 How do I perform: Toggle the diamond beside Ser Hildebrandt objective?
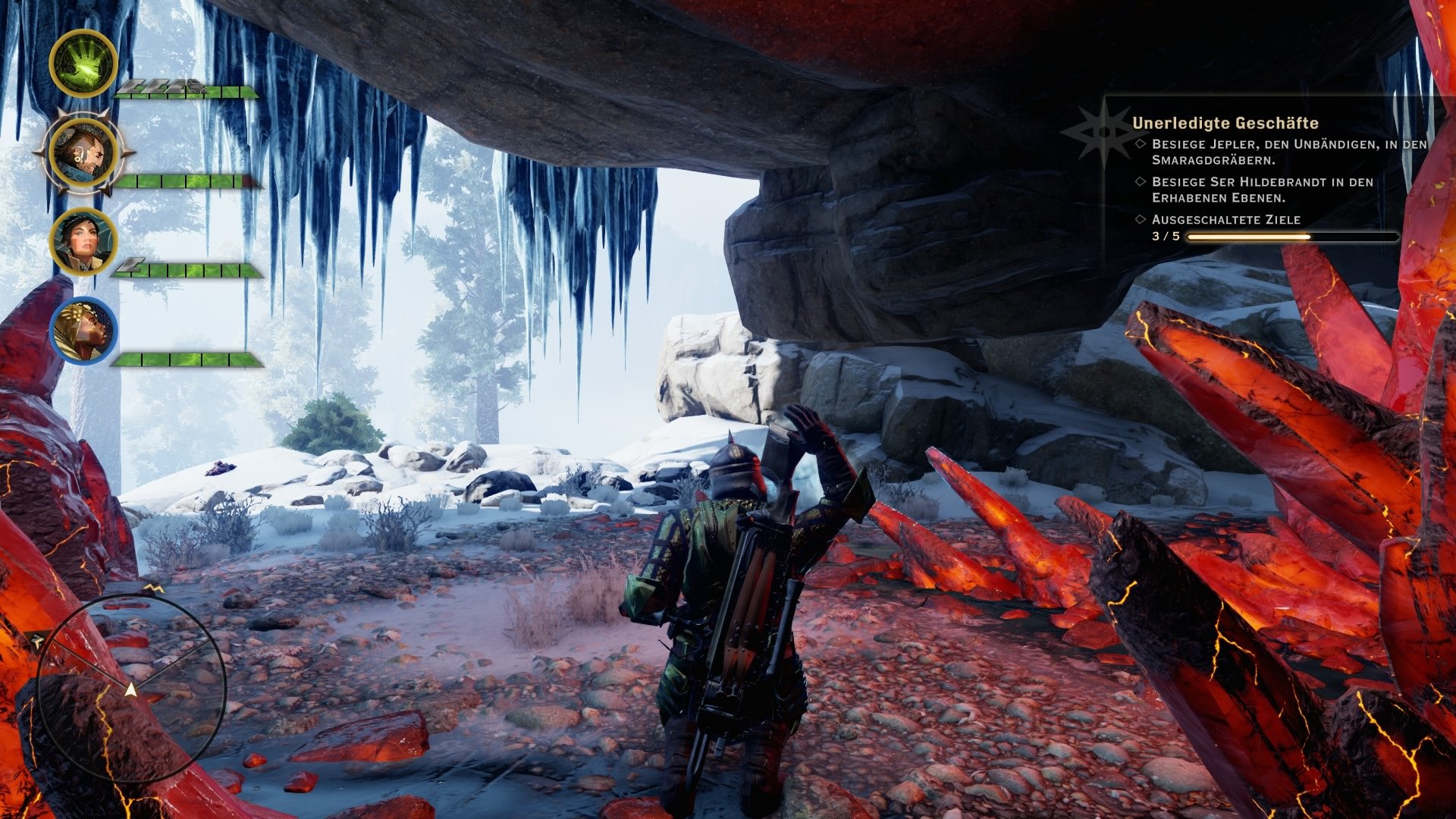[x=1139, y=181]
